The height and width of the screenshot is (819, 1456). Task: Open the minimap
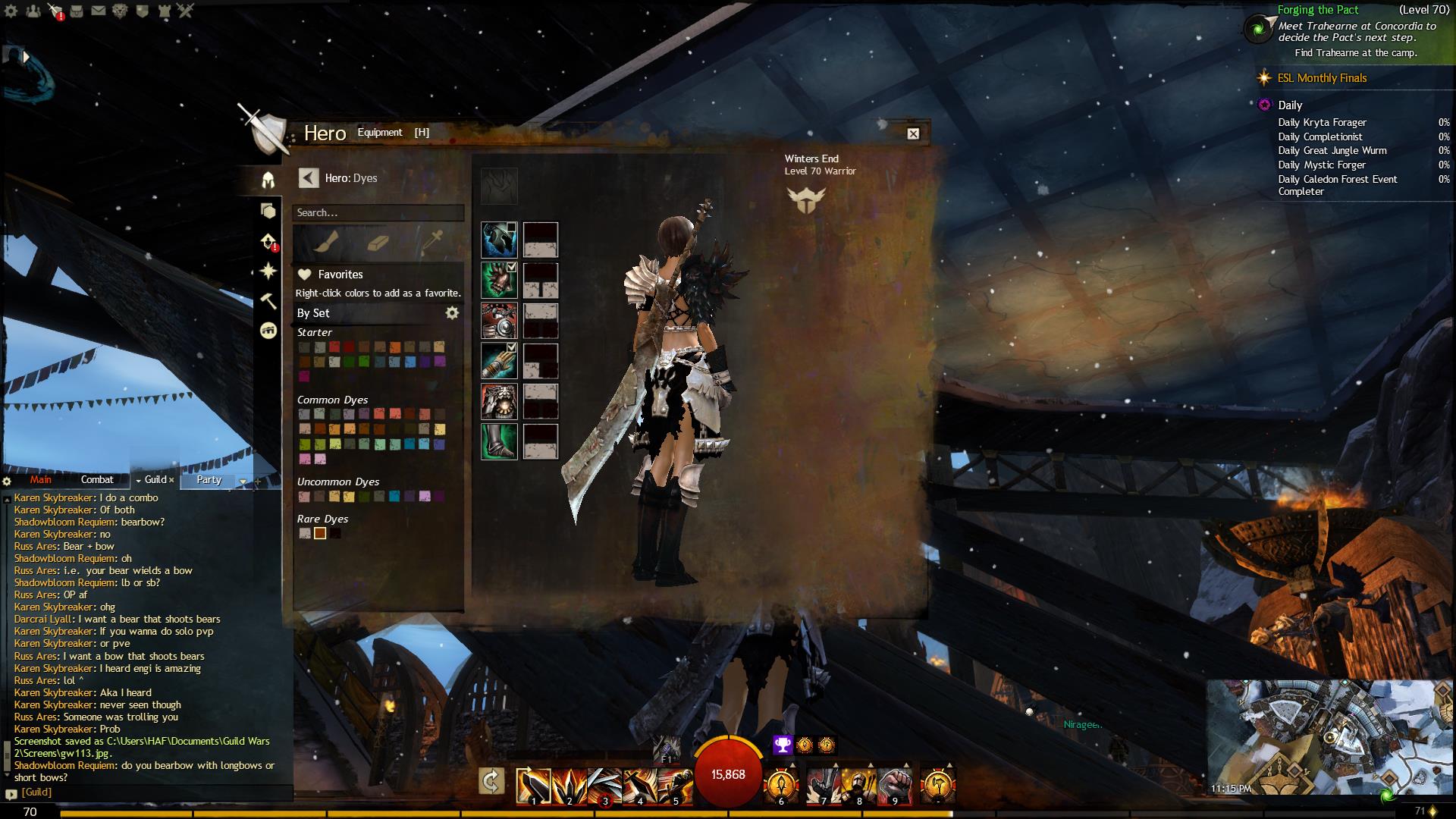tap(1331, 737)
